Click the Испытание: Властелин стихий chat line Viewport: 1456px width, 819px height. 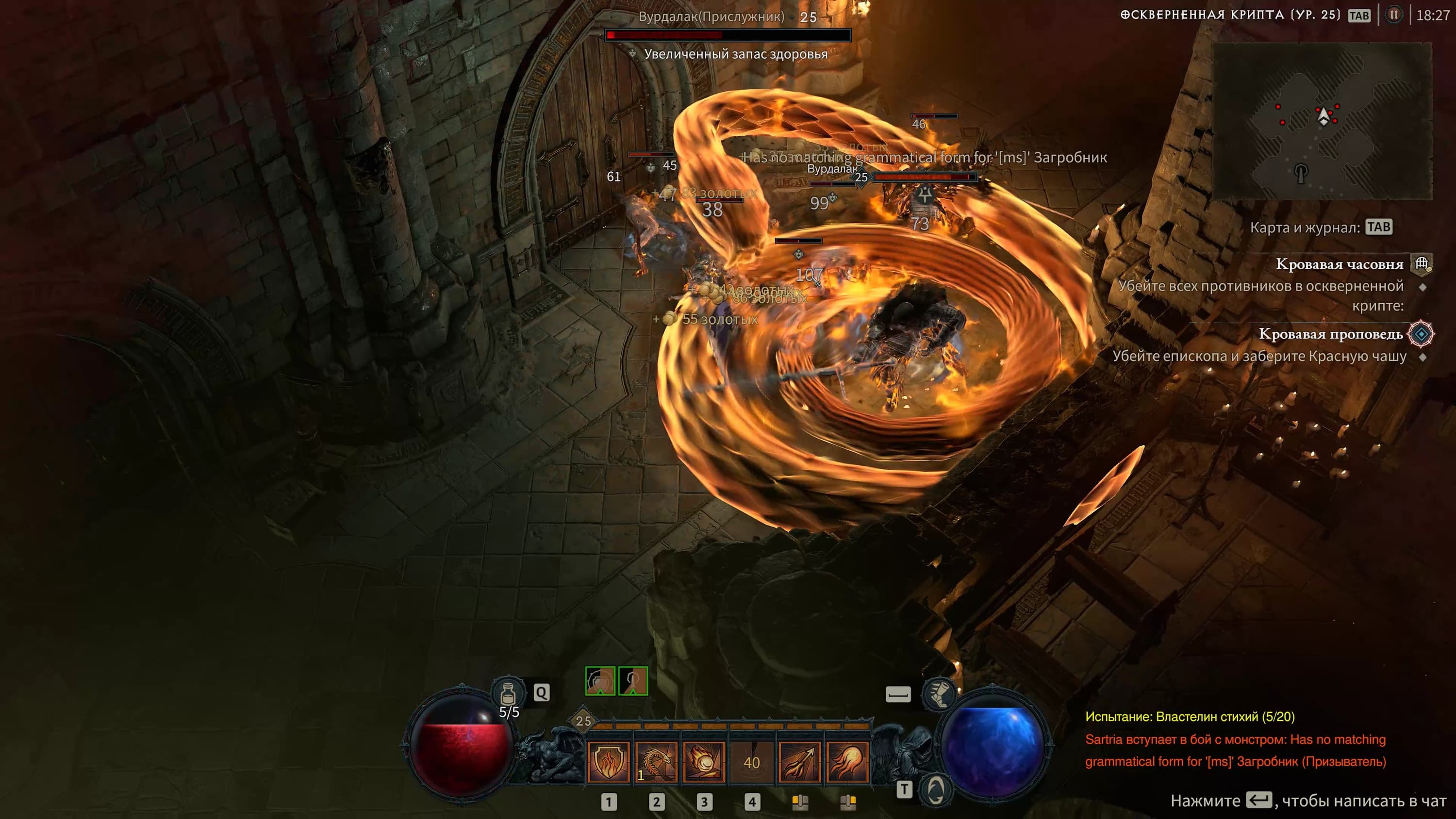click(1190, 717)
